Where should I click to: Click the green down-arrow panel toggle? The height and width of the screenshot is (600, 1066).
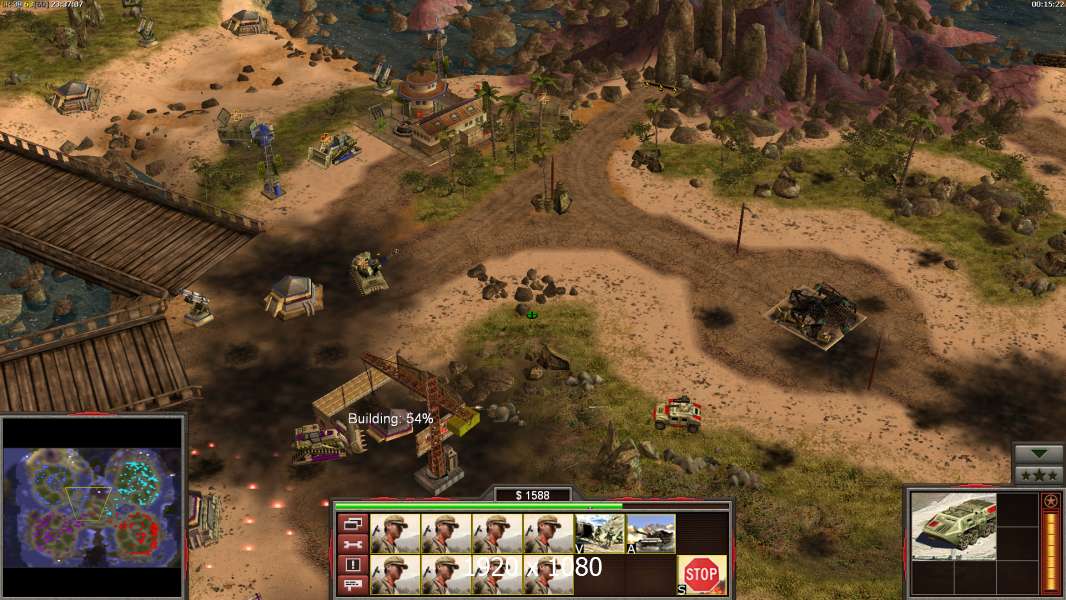click(x=1039, y=454)
